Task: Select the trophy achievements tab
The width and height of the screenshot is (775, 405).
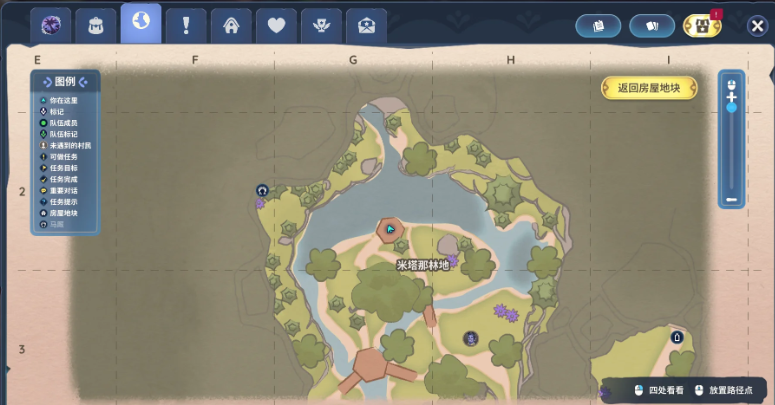Action: (321, 26)
